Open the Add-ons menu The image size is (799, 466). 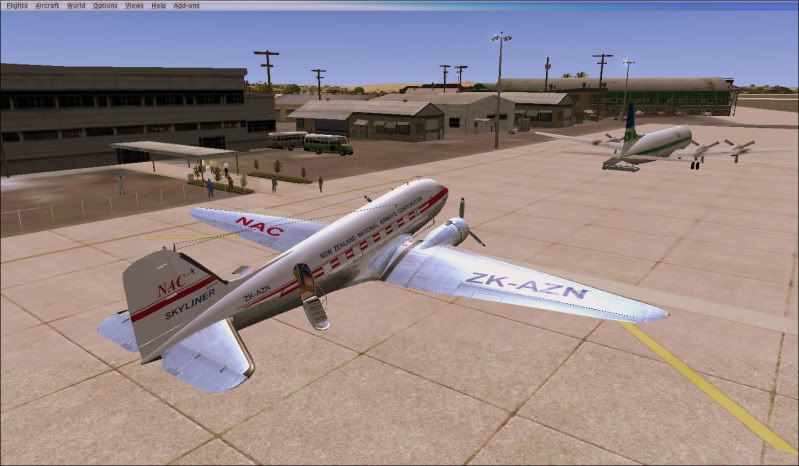point(187,5)
